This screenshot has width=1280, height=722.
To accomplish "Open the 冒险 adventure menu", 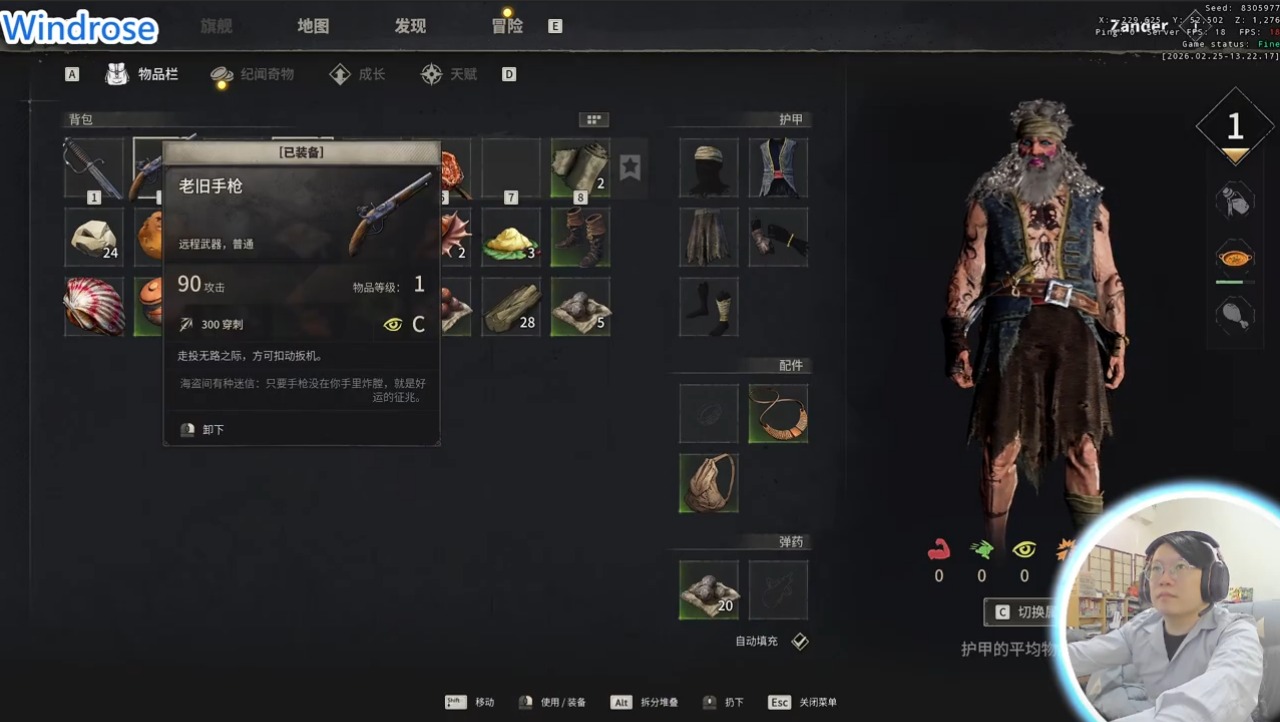I will 507,26.
